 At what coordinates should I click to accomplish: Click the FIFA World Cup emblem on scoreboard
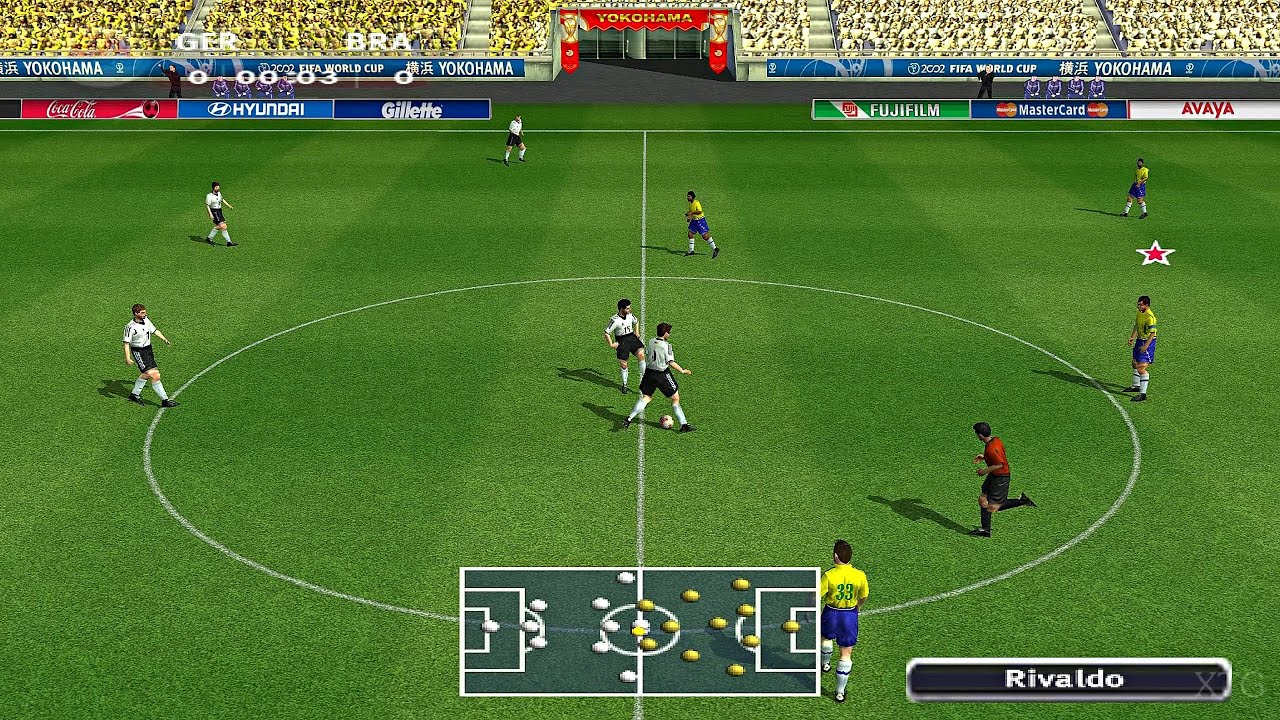(x=265, y=67)
